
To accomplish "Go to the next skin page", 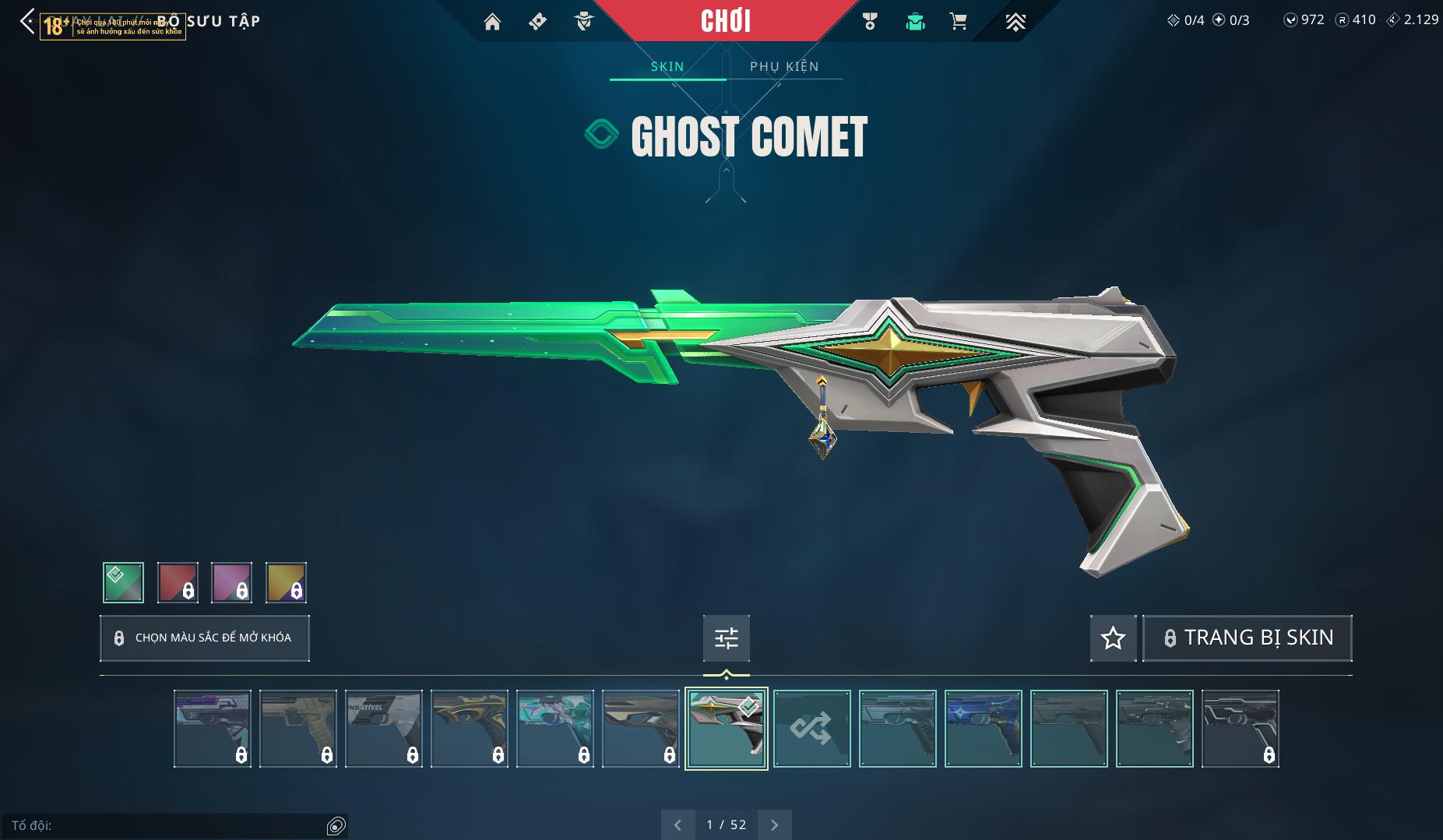I will pyautogui.click(x=774, y=824).
